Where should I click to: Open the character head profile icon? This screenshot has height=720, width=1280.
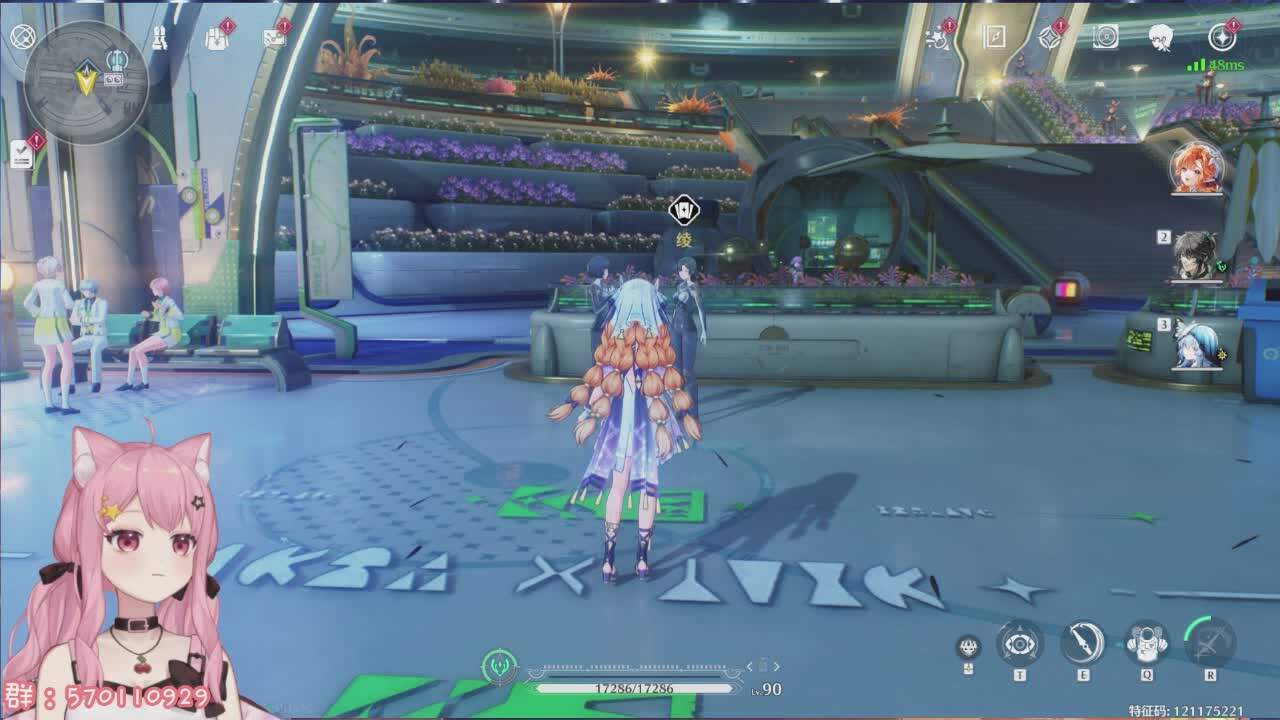tap(1160, 37)
